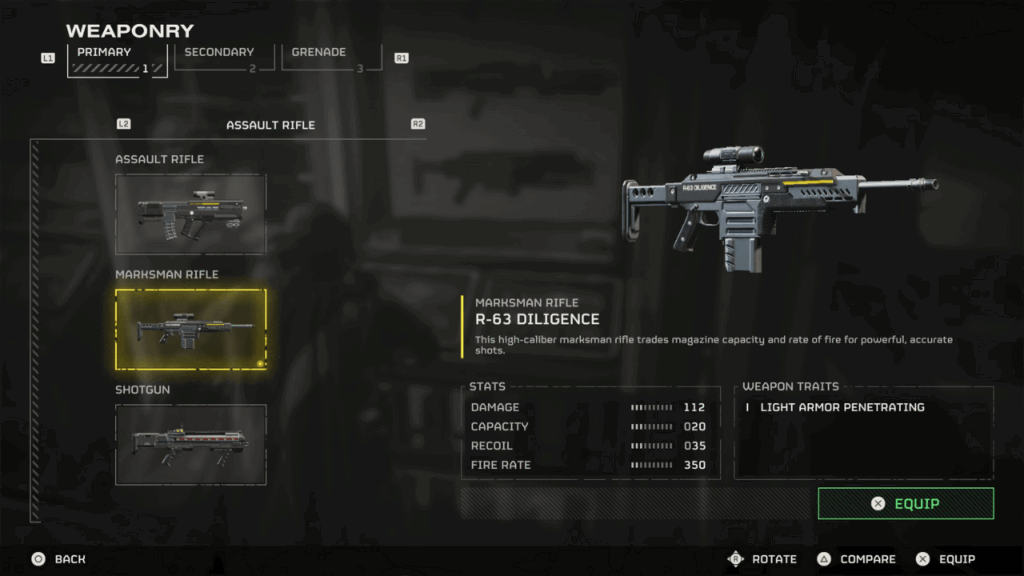Equip the R-63 Diligence with green button
The width and height of the screenshot is (1024, 576).
click(x=905, y=503)
